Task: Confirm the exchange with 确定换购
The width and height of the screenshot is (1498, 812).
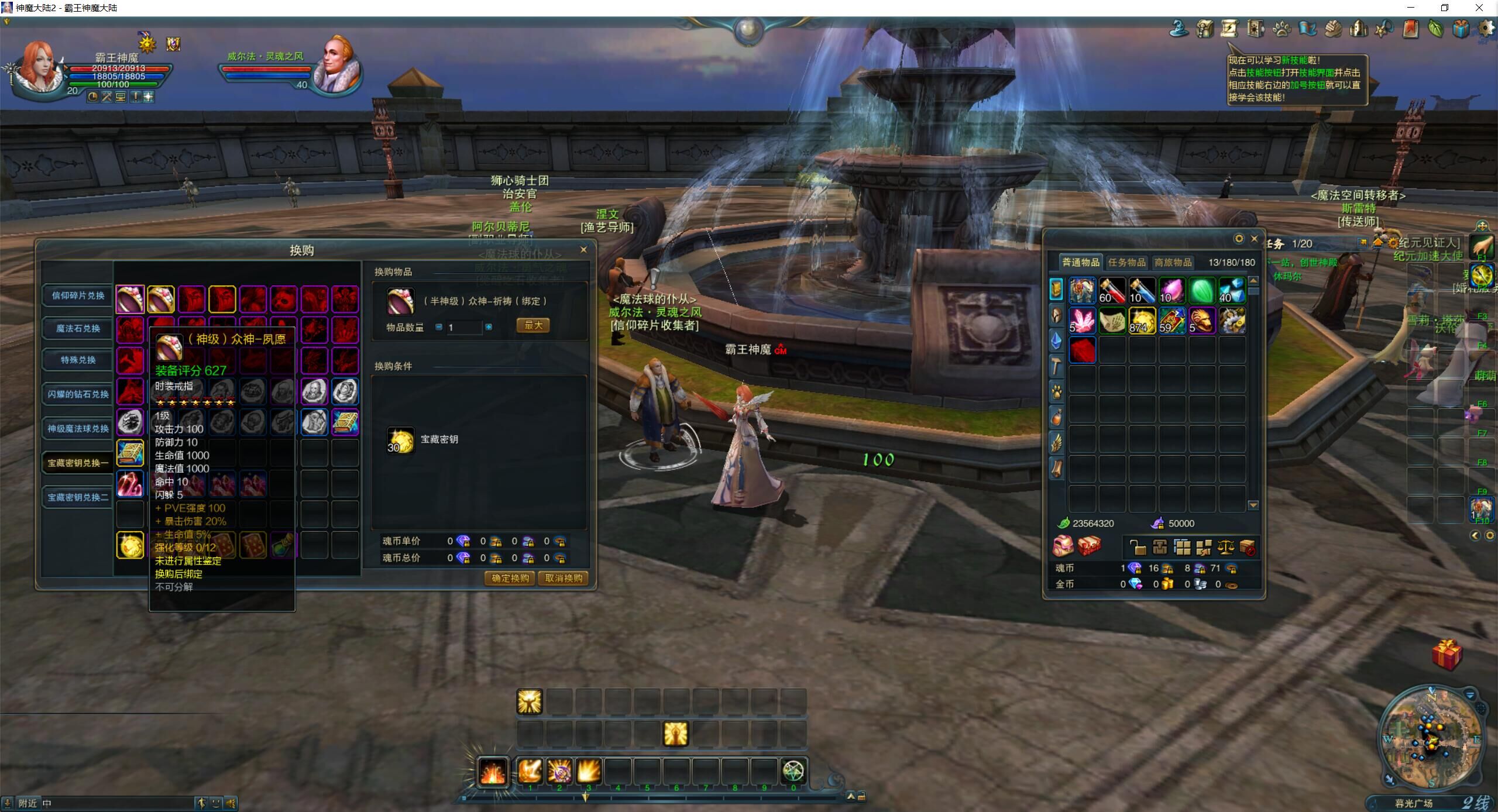Action: (x=510, y=578)
